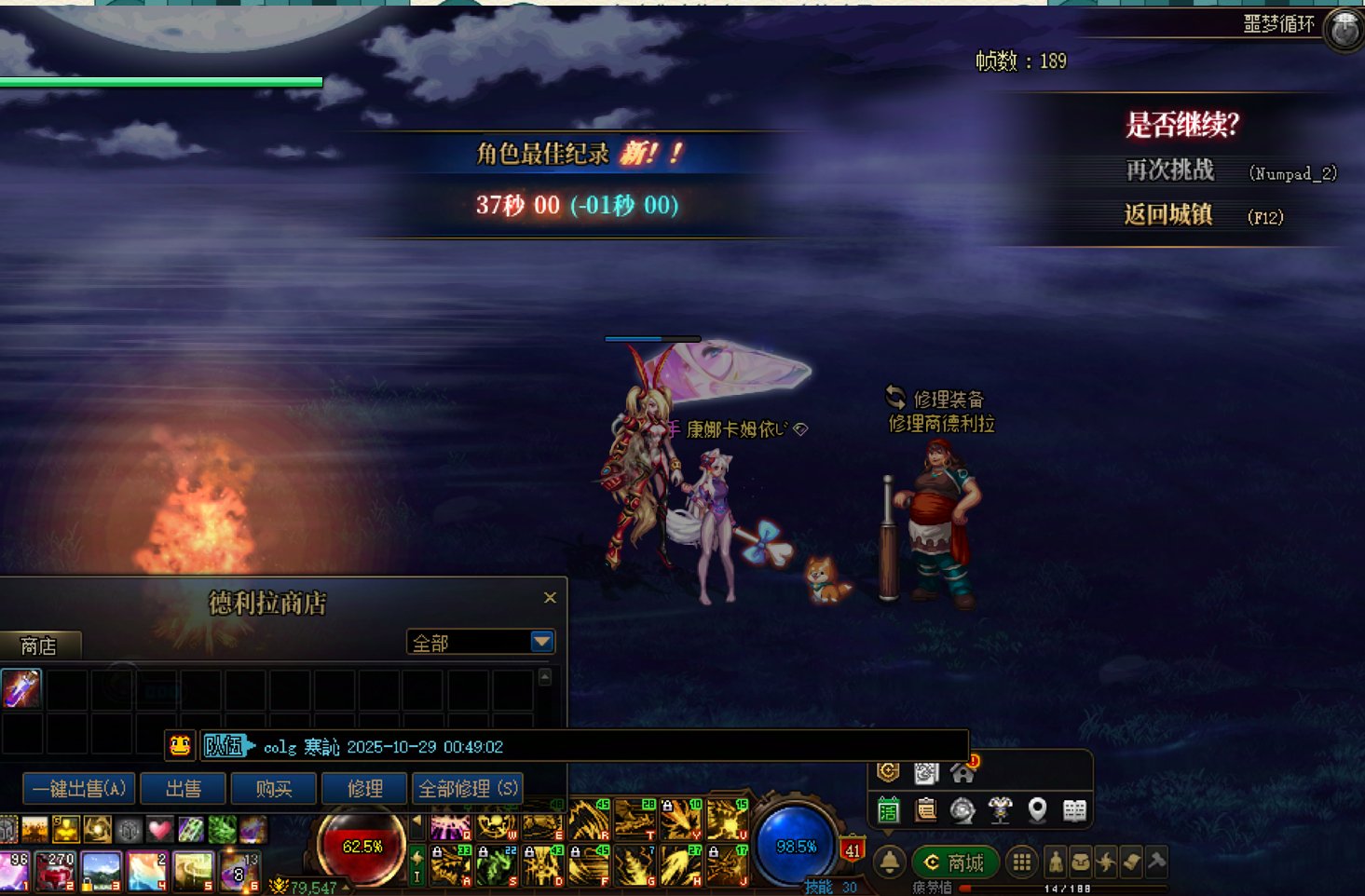Click the house icon with alert badge
This screenshot has height=896, width=1365.
point(962,772)
